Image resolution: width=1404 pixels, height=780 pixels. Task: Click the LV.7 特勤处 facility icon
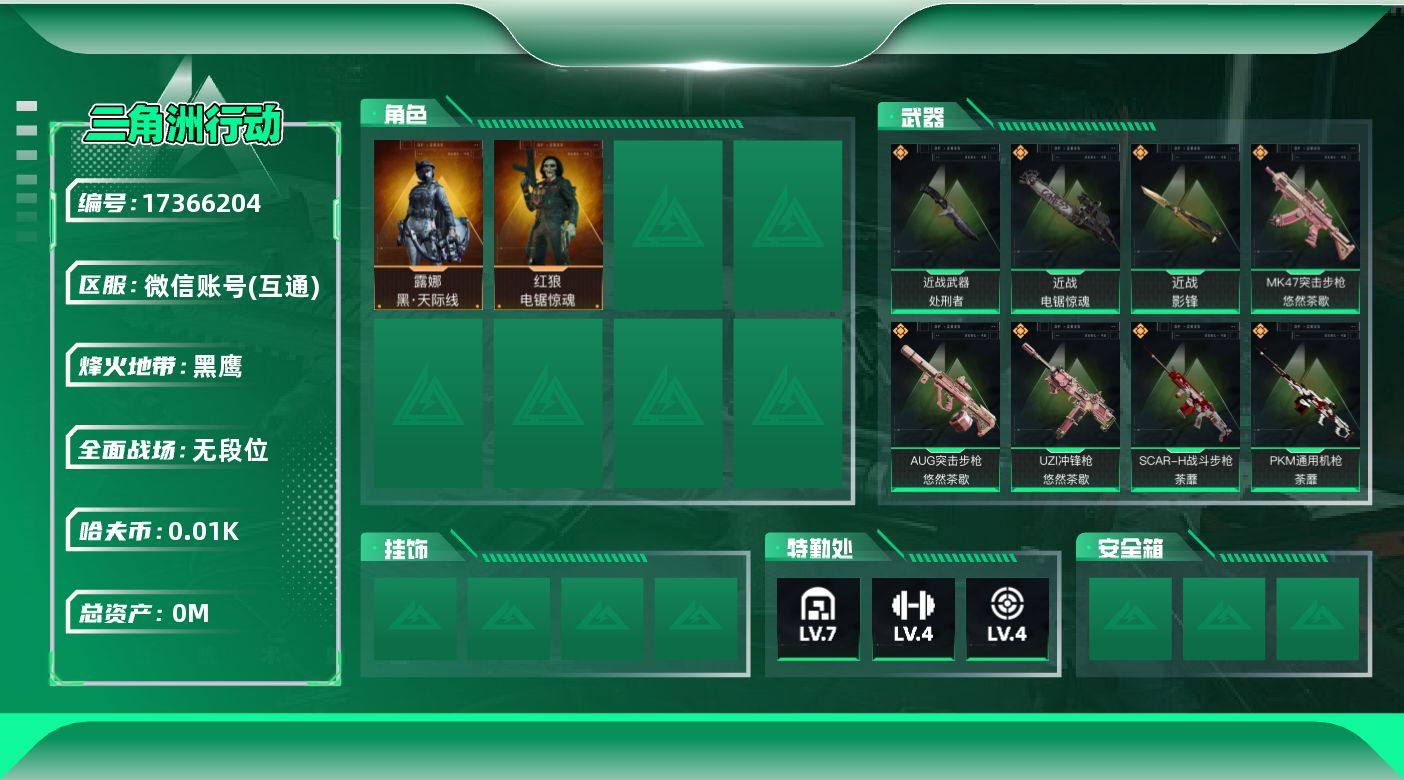pos(818,618)
